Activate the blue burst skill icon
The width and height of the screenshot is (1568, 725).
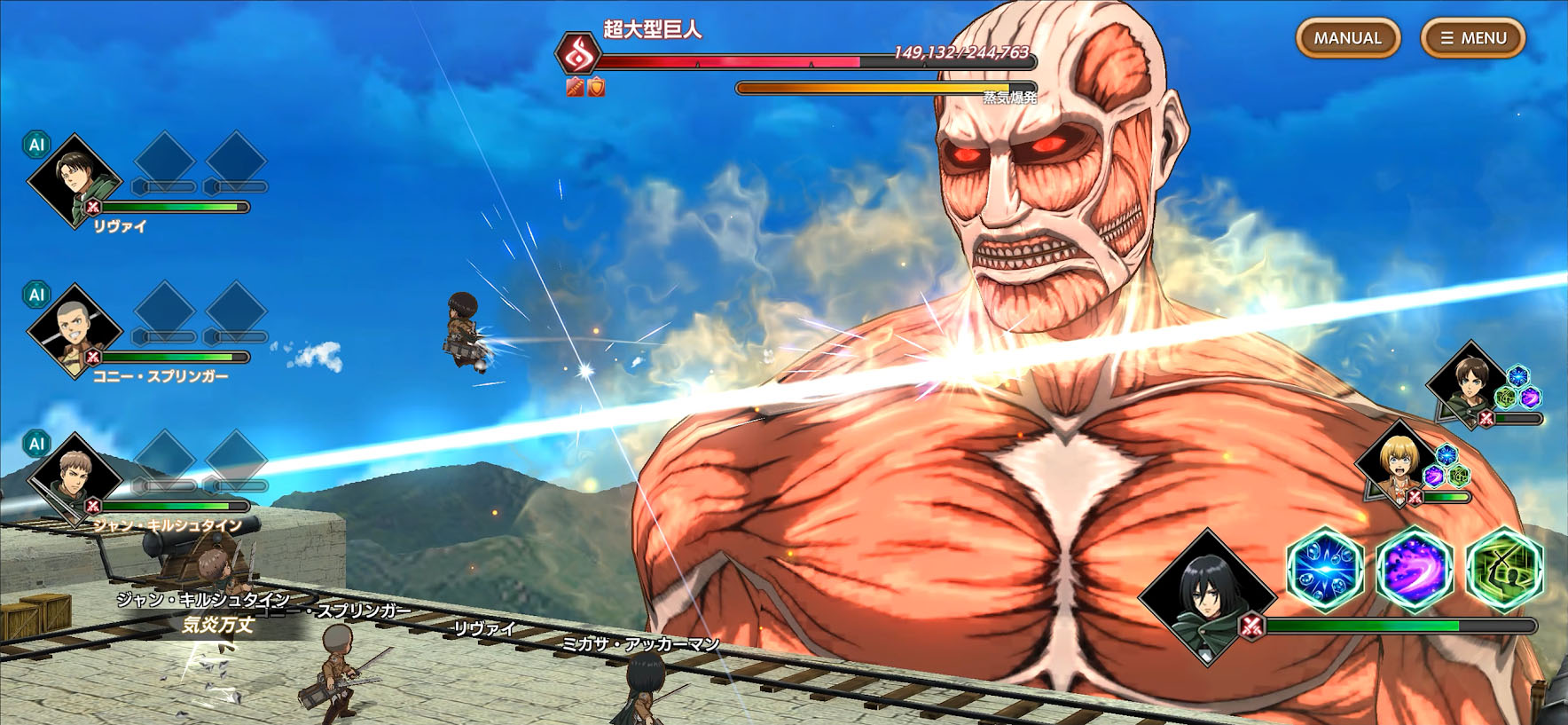(1325, 569)
